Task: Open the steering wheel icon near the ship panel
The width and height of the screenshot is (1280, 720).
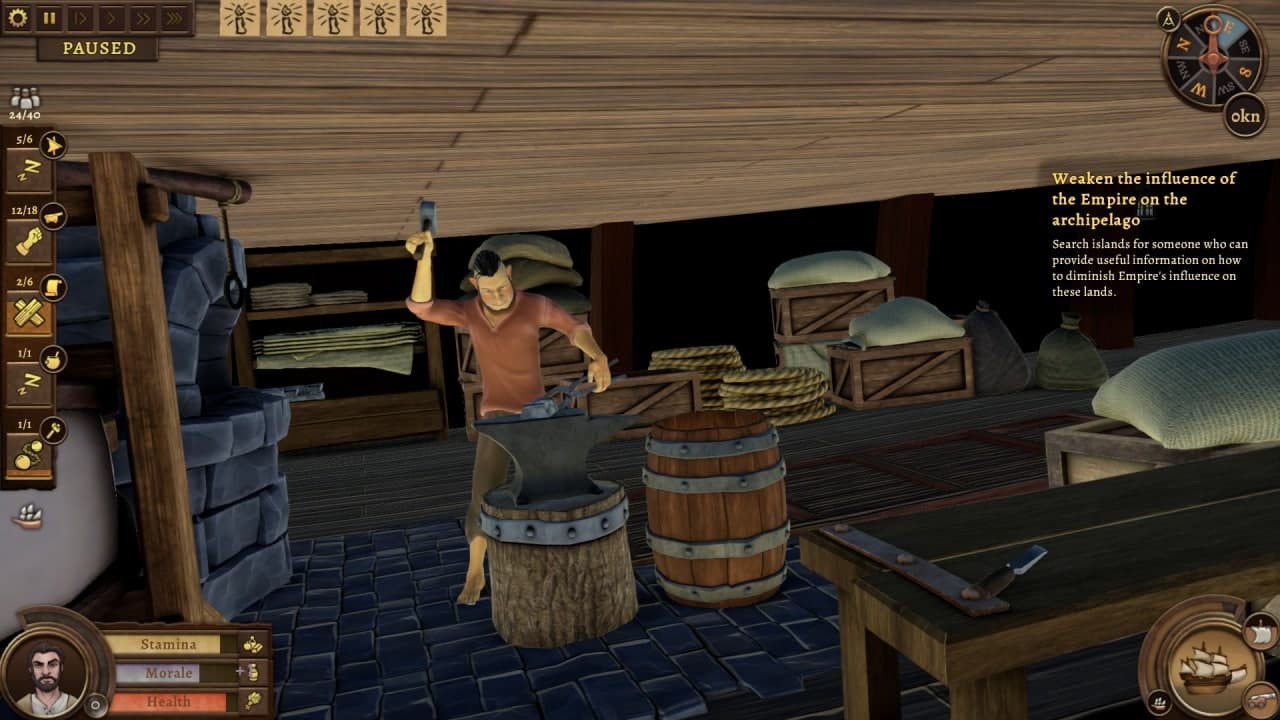Action: [1160, 702]
